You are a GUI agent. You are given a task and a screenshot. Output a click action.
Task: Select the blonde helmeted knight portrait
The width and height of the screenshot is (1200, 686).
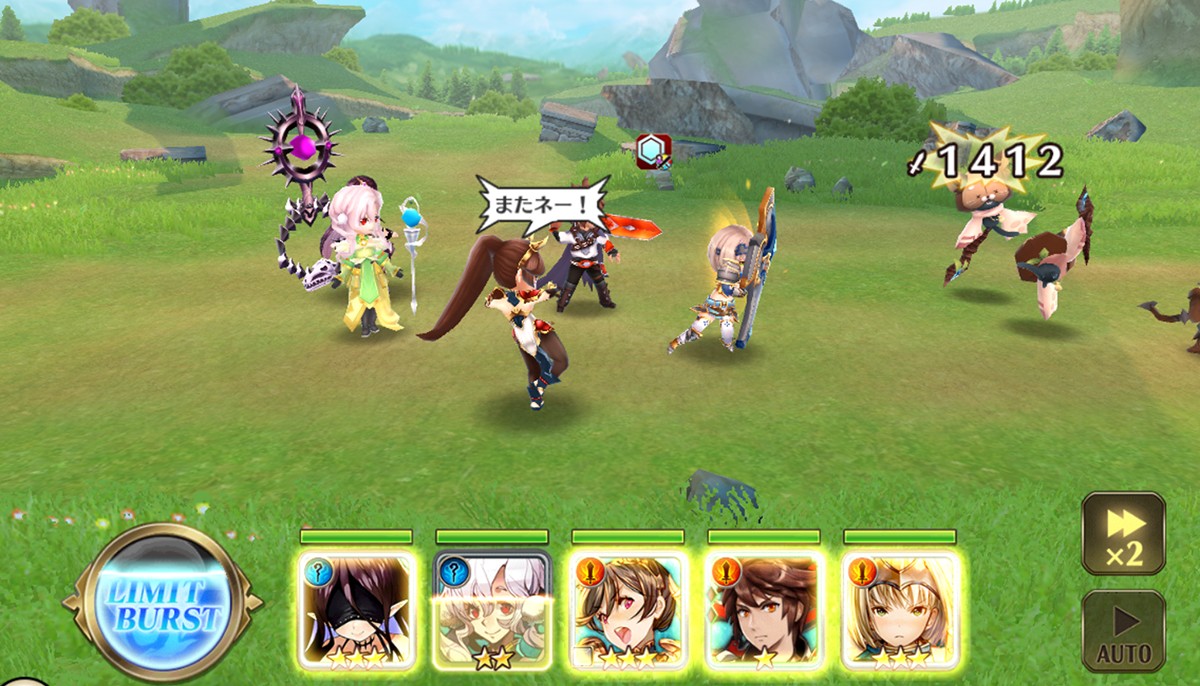pyautogui.click(x=900, y=610)
